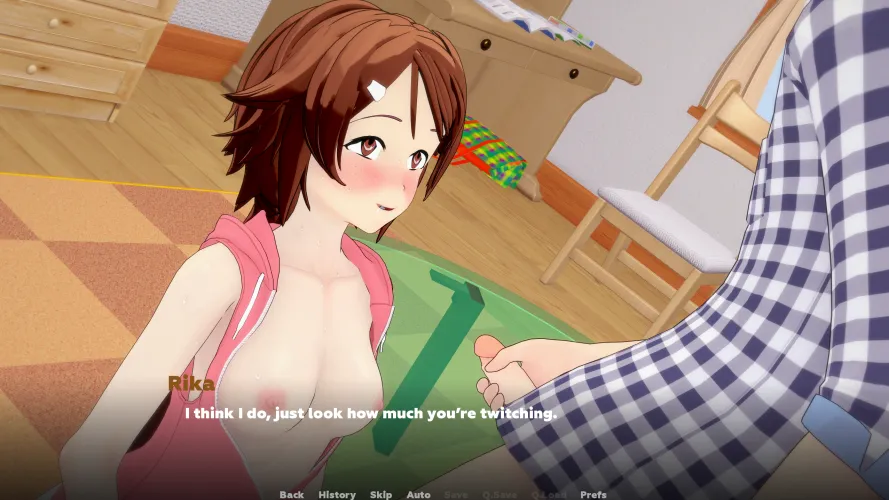Image resolution: width=889 pixels, height=500 pixels.
Task: Go Back to the previous line
Action: (x=291, y=494)
